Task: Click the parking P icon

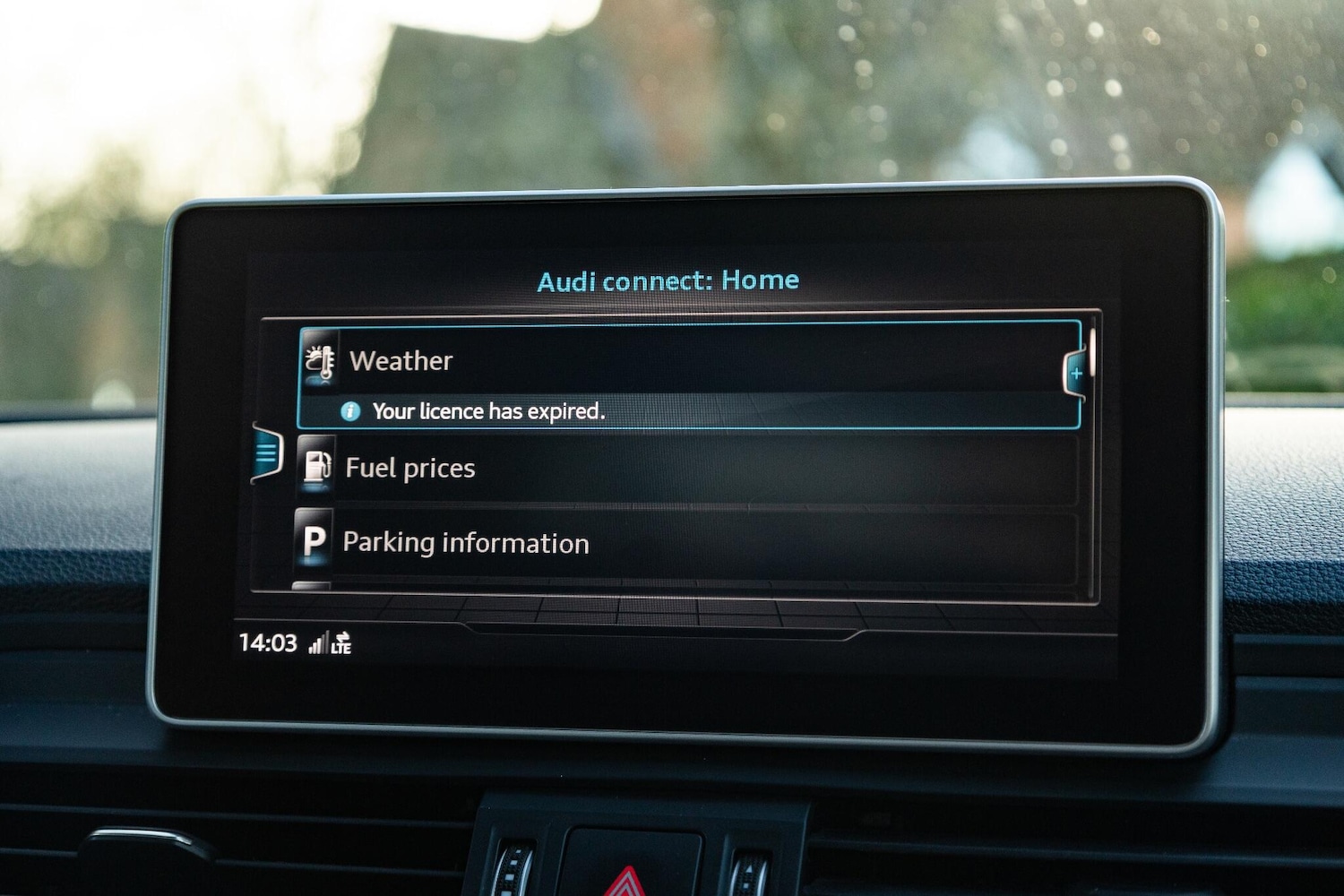Action: click(314, 540)
